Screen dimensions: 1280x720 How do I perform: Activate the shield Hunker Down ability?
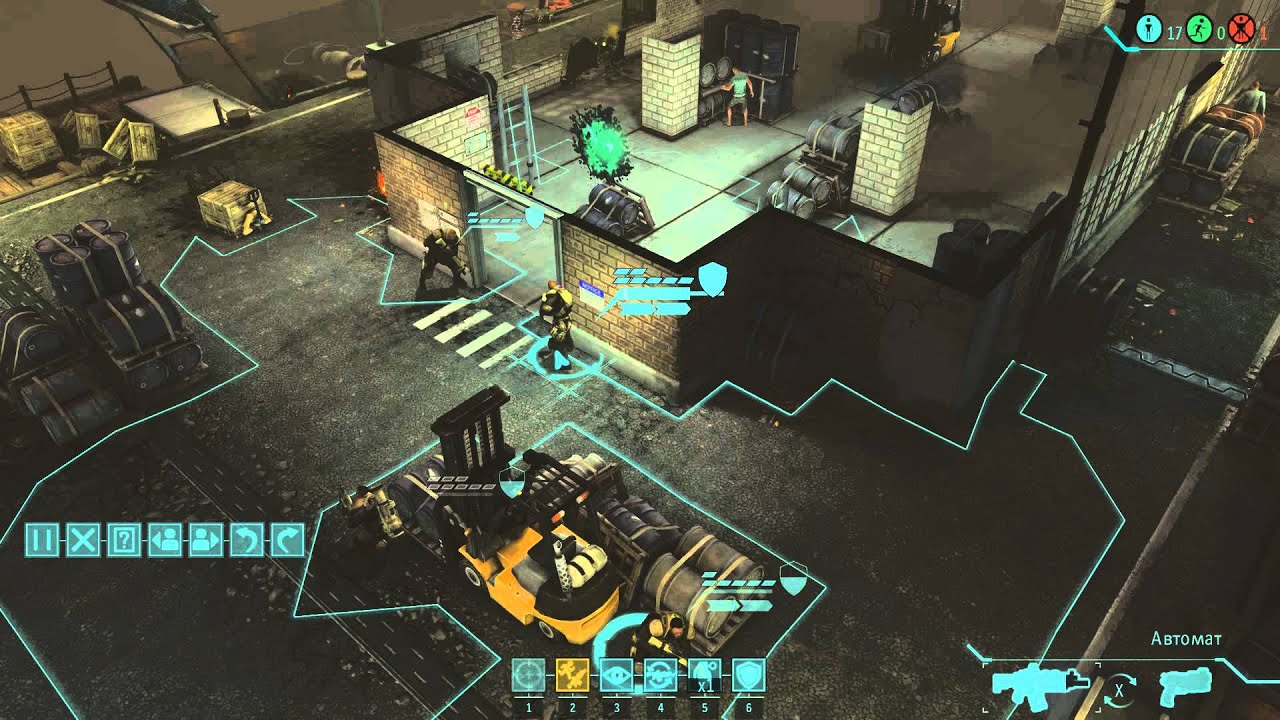click(749, 675)
